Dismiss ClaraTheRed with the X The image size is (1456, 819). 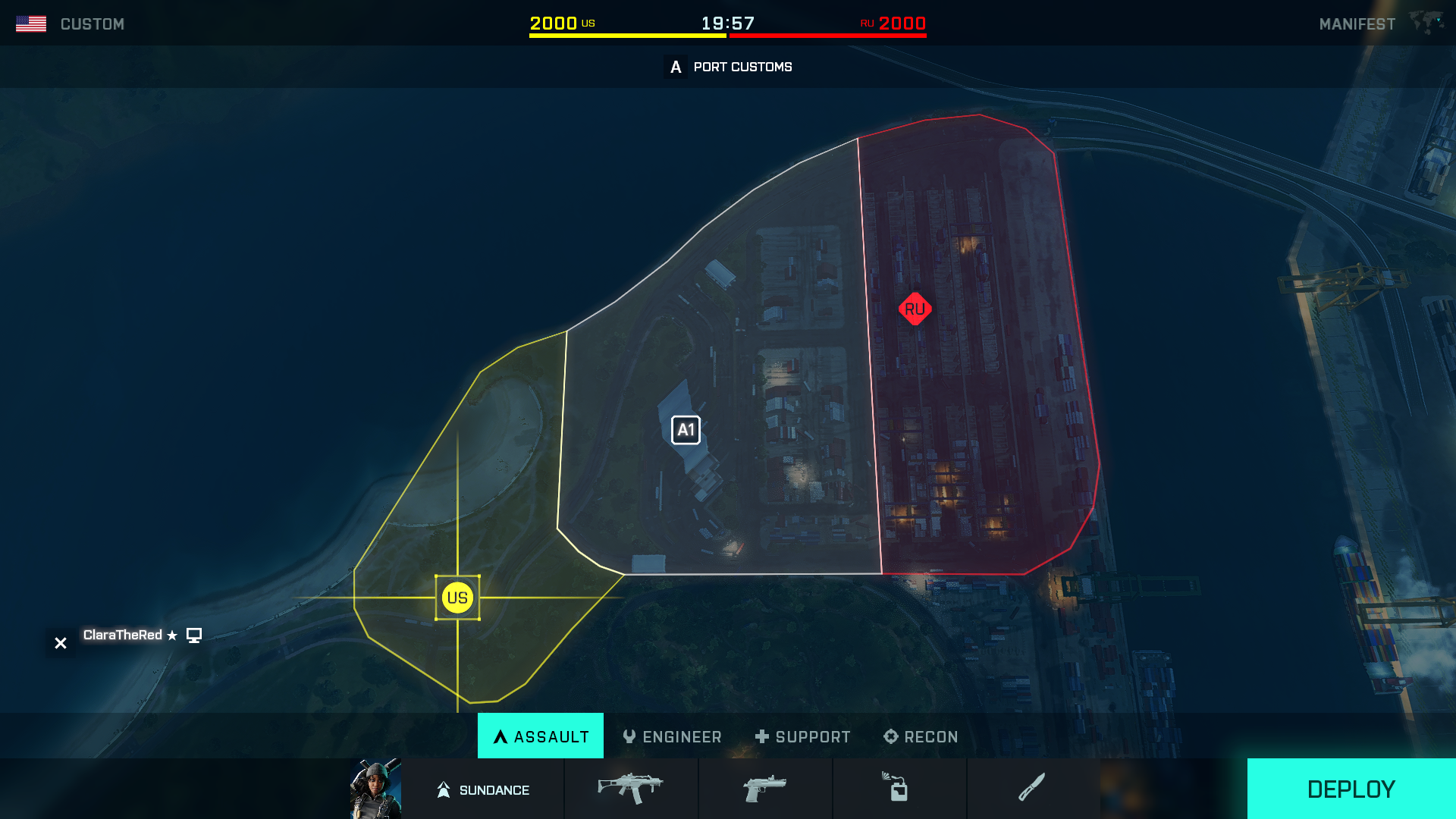(x=60, y=642)
